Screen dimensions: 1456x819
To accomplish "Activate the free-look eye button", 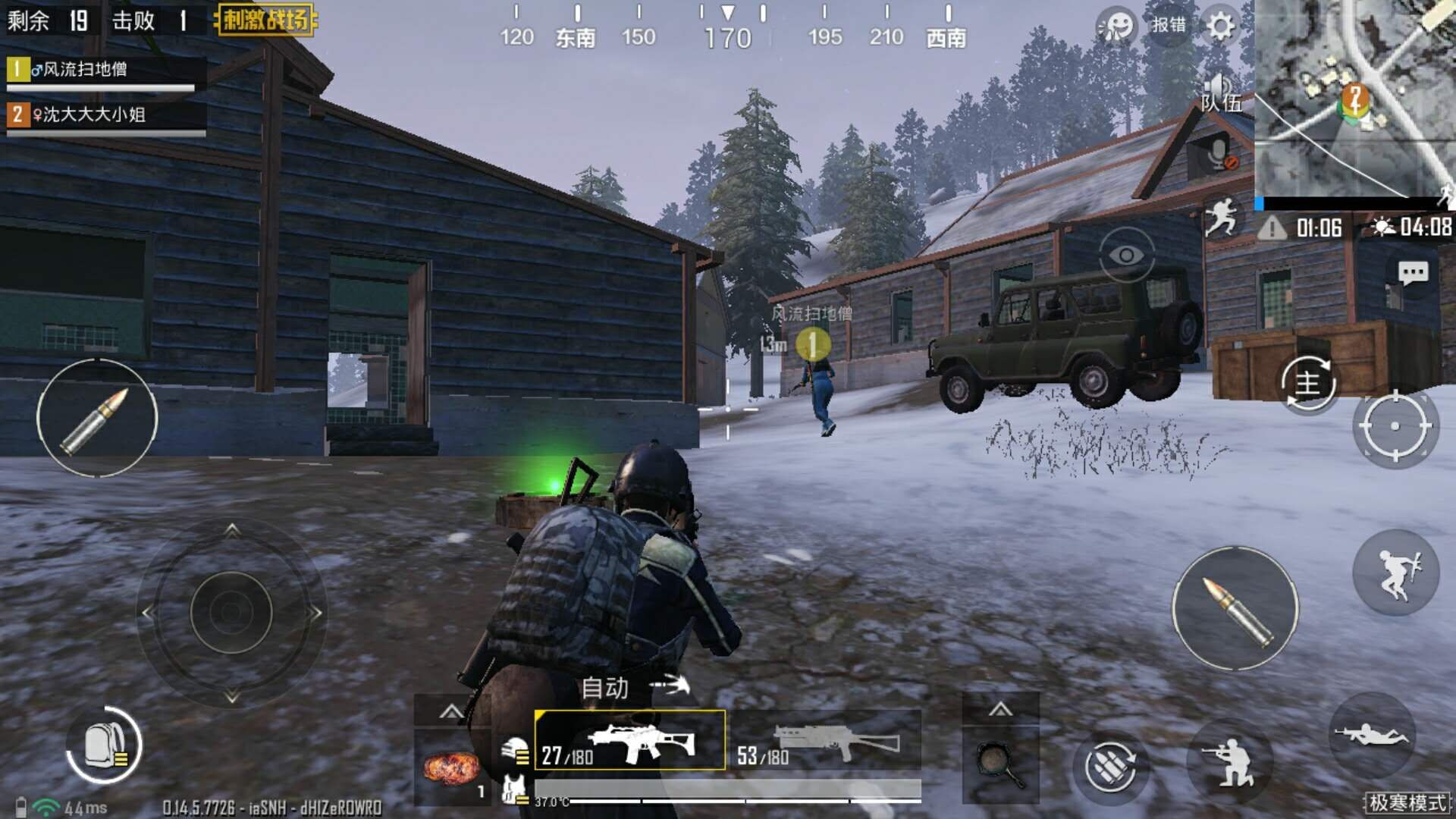I will [1126, 256].
